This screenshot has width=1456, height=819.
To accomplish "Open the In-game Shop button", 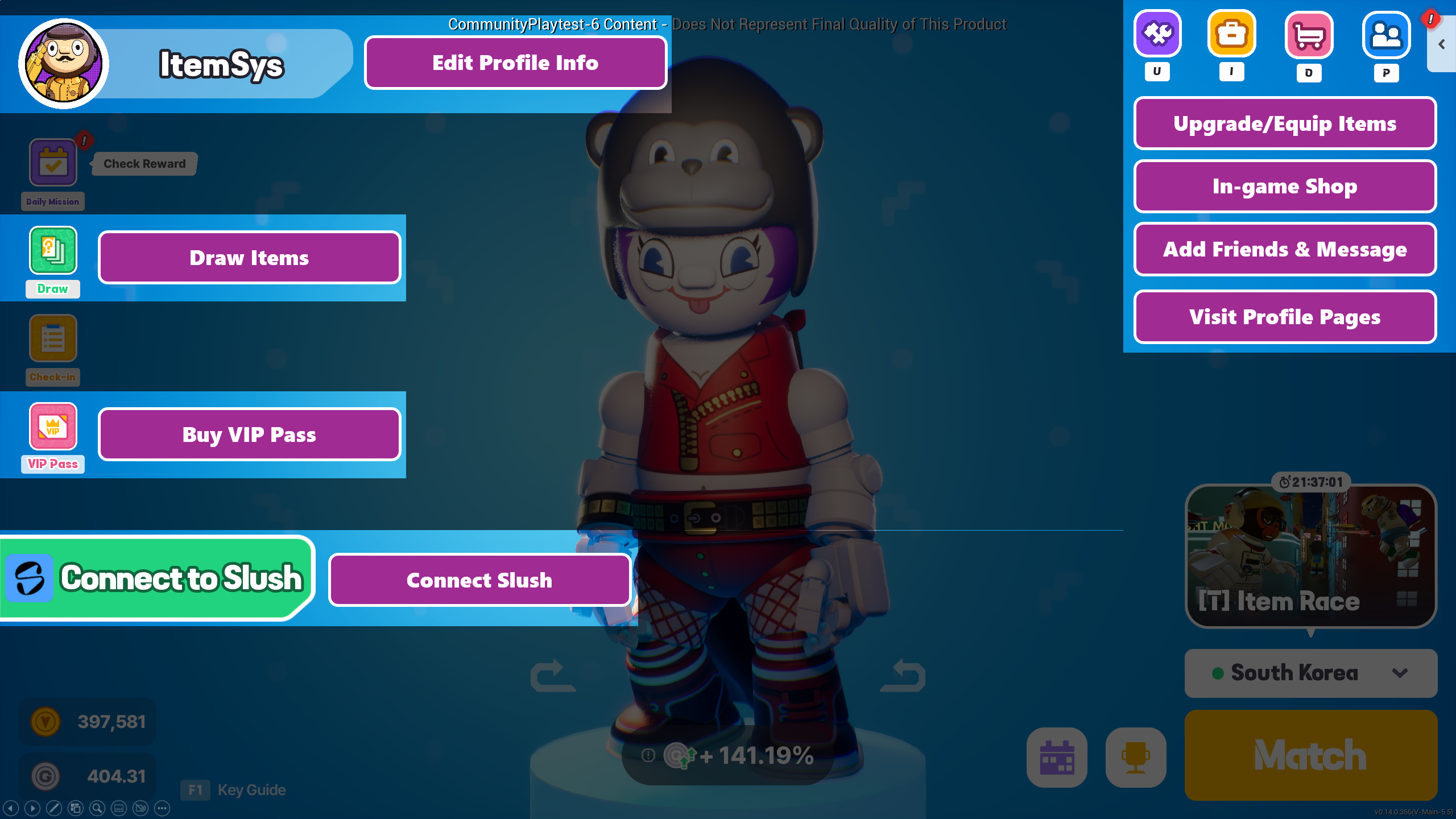I will [x=1285, y=187].
